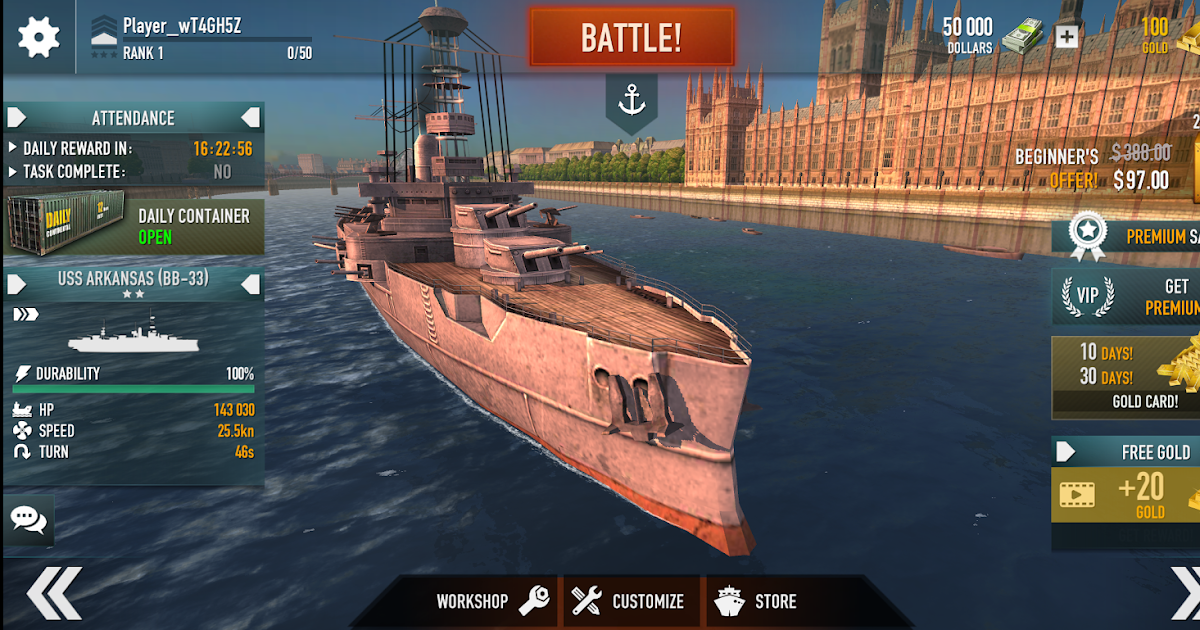The image size is (1200, 630).
Task: Open the Gold Card days offer
Action: tap(1127, 378)
